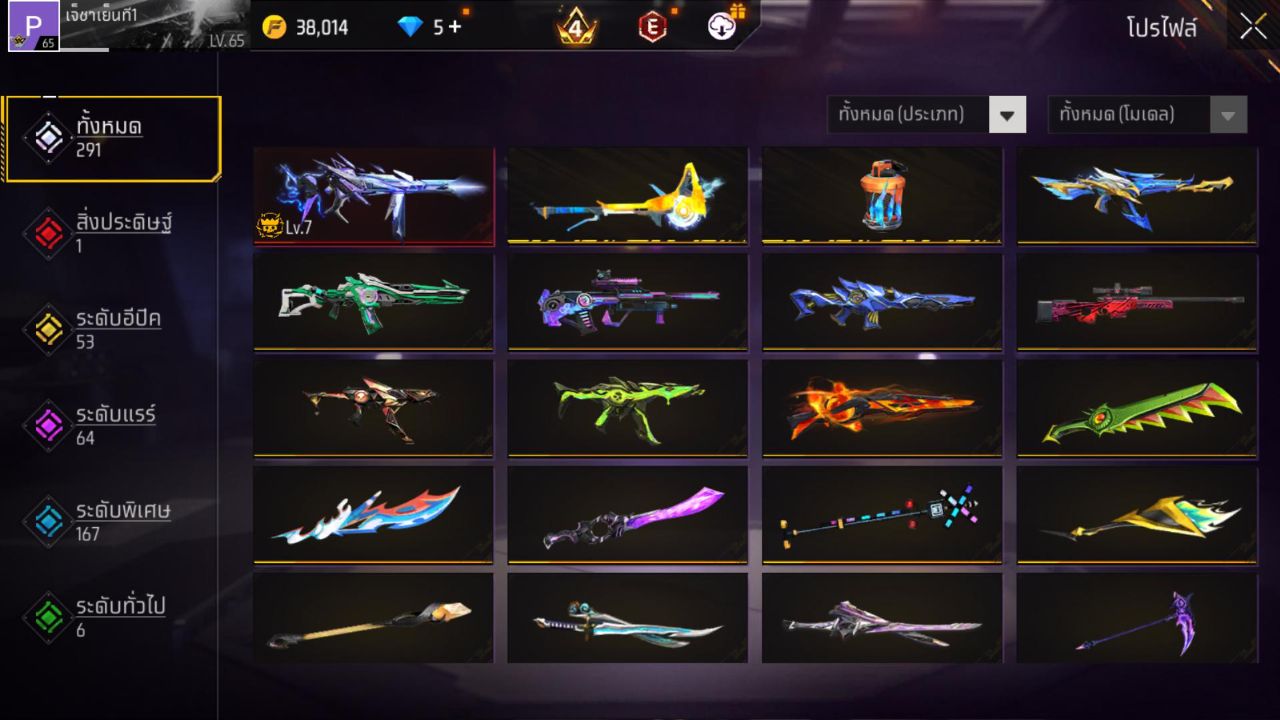Select the Lv.7 blue weapon skin thumbnail
The height and width of the screenshot is (720, 1280).
373,195
